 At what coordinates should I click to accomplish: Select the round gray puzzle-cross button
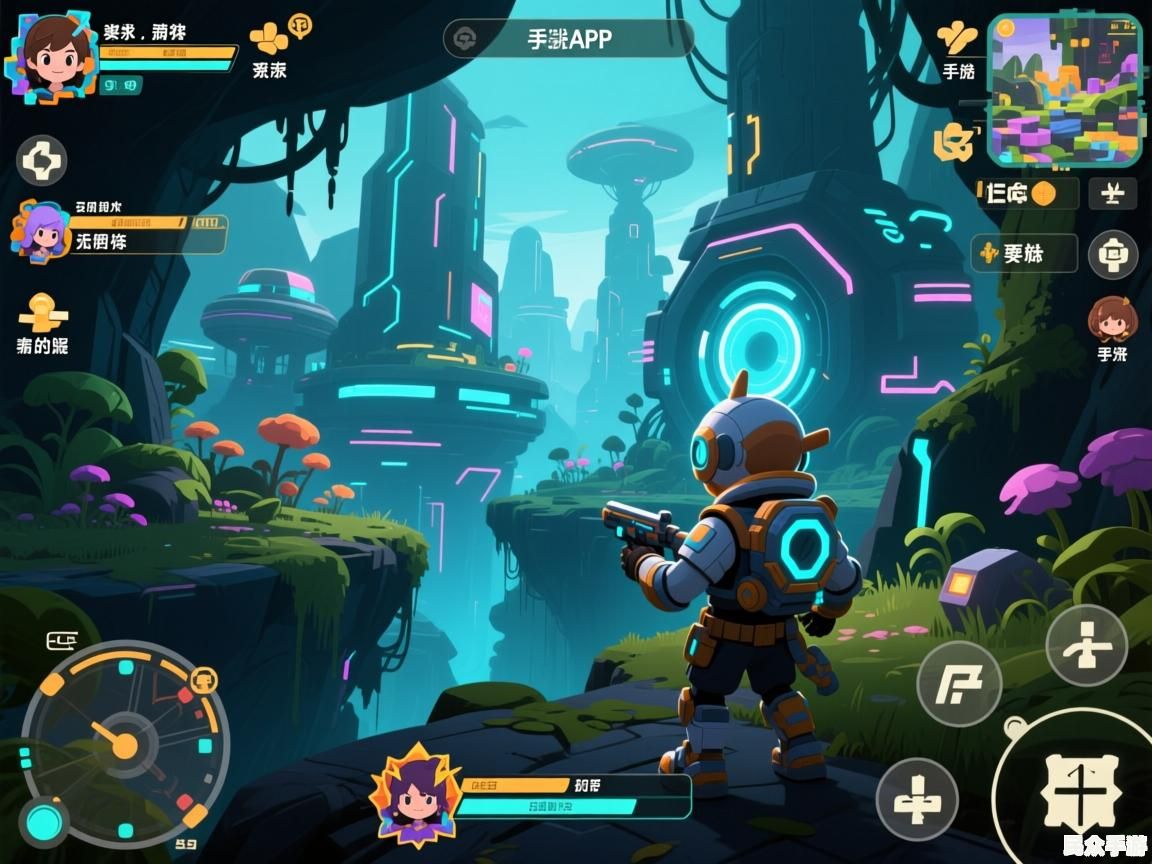[x=42, y=160]
